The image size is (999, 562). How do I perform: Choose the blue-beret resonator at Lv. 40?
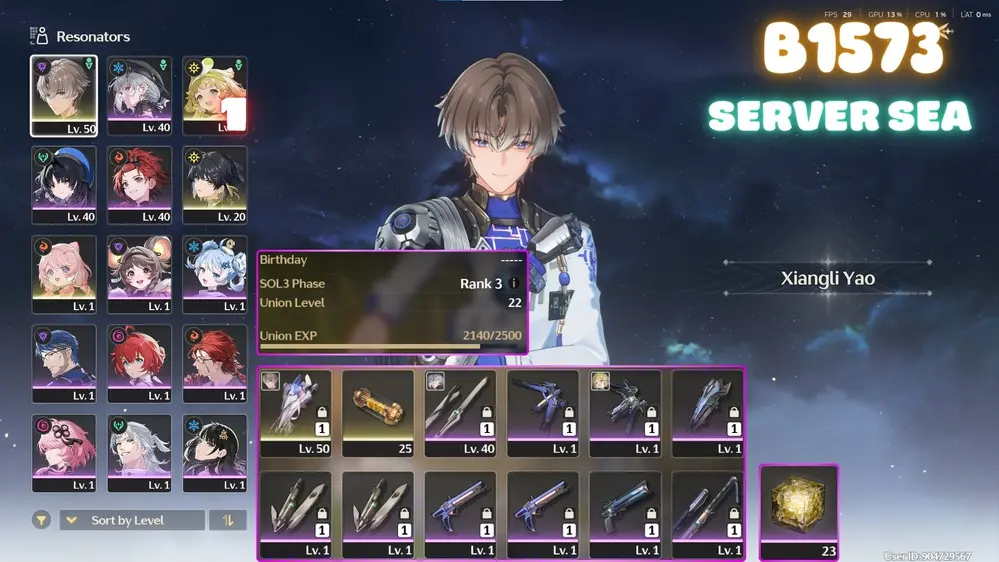pos(64,185)
